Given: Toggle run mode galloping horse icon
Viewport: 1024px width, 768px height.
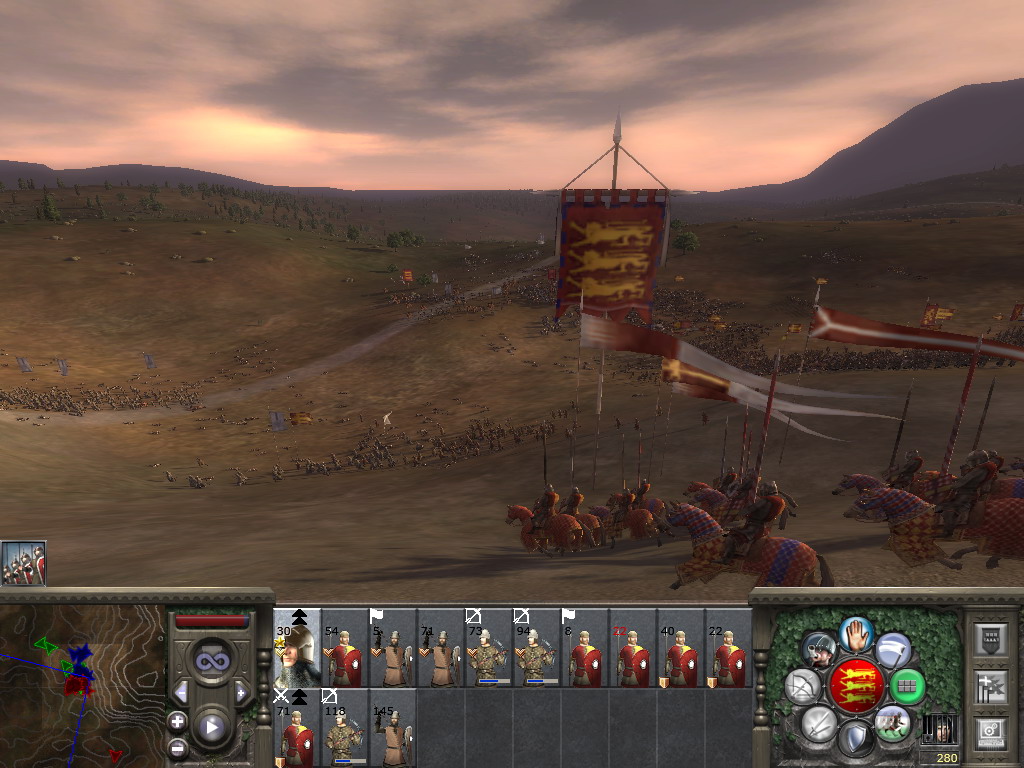Looking at the screenshot, I should click(892, 722).
